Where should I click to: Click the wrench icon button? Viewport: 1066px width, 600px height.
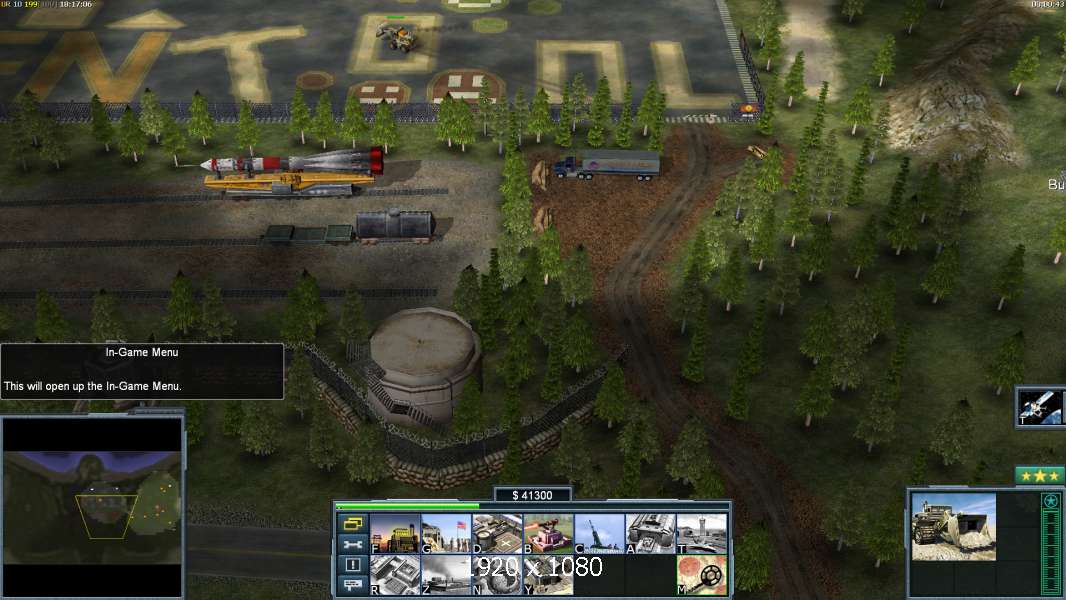pyautogui.click(x=352, y=545)
